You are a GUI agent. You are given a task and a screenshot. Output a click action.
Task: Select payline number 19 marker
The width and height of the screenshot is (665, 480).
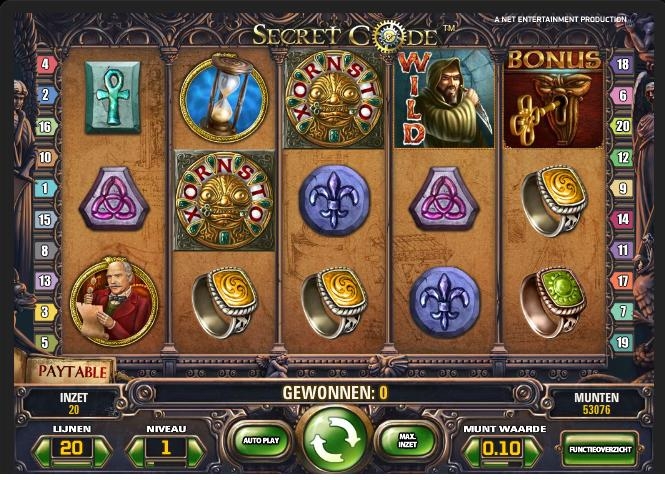[x=621, y=343]
